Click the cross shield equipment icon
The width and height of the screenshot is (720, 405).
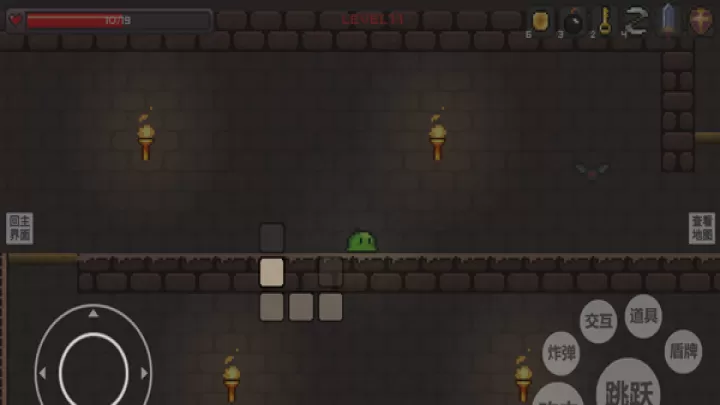tap(701, 20)
